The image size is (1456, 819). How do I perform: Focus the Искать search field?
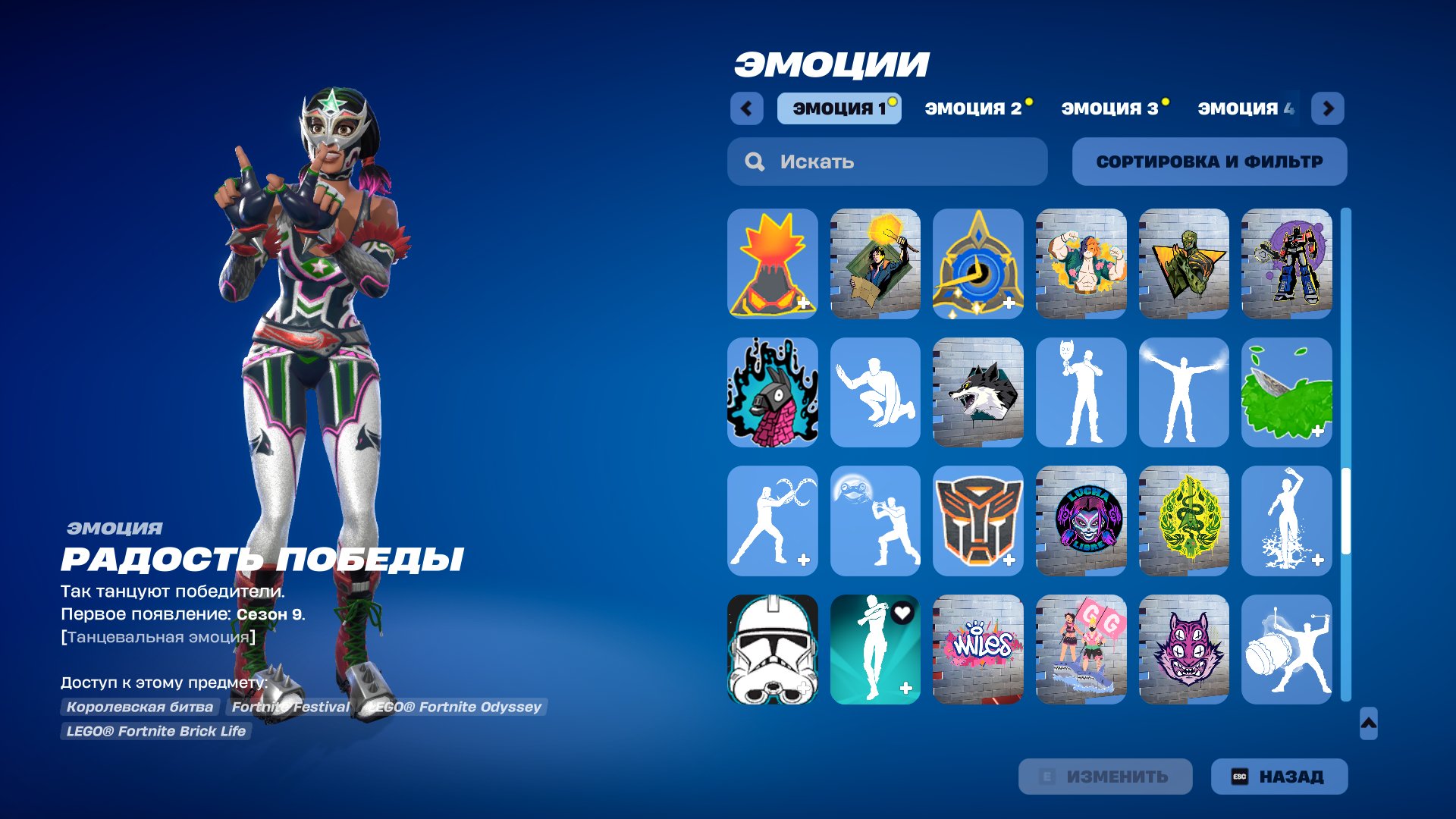[x=887, y=162]
